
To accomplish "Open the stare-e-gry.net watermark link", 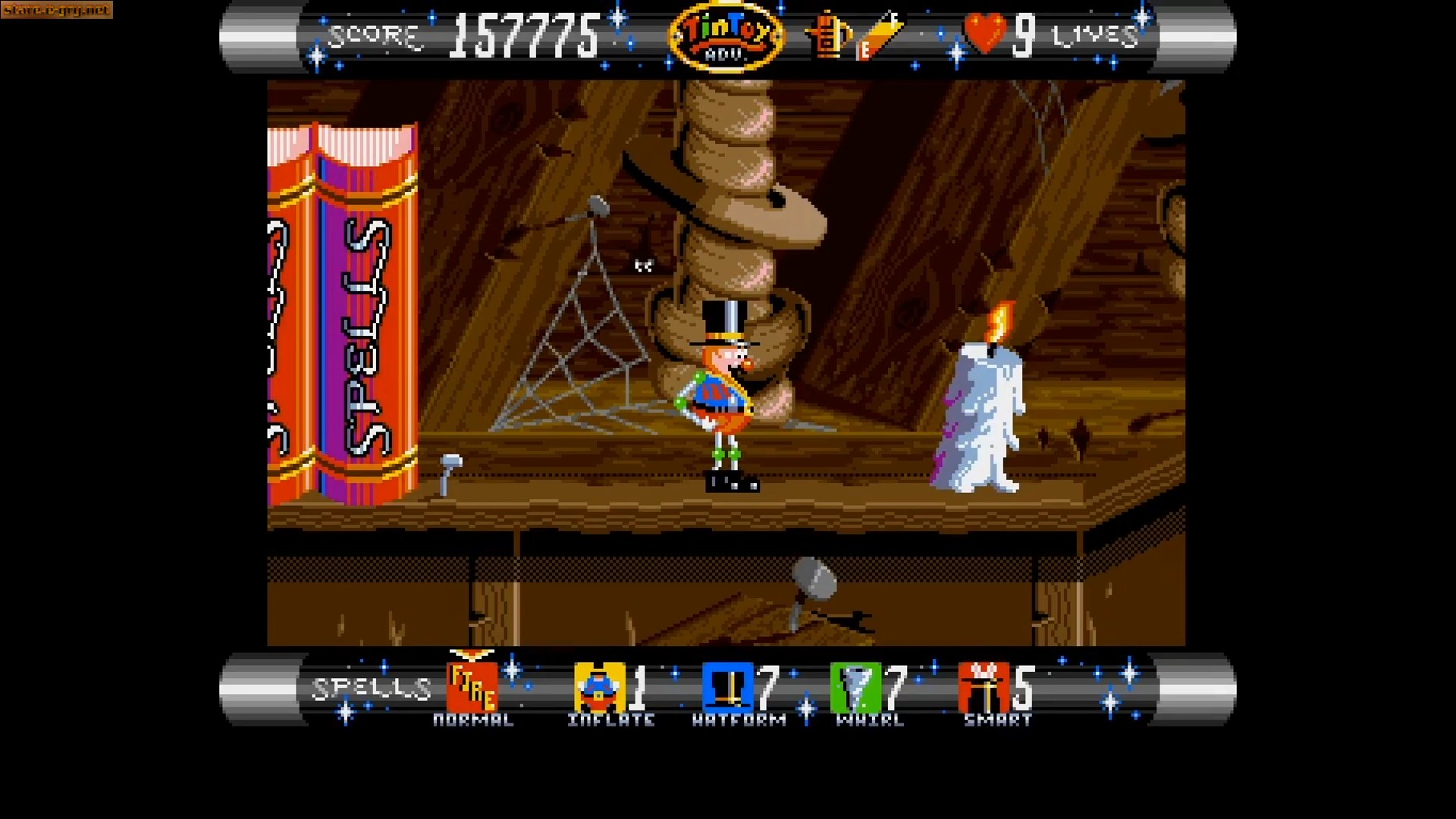I will (x=56, y=11).
